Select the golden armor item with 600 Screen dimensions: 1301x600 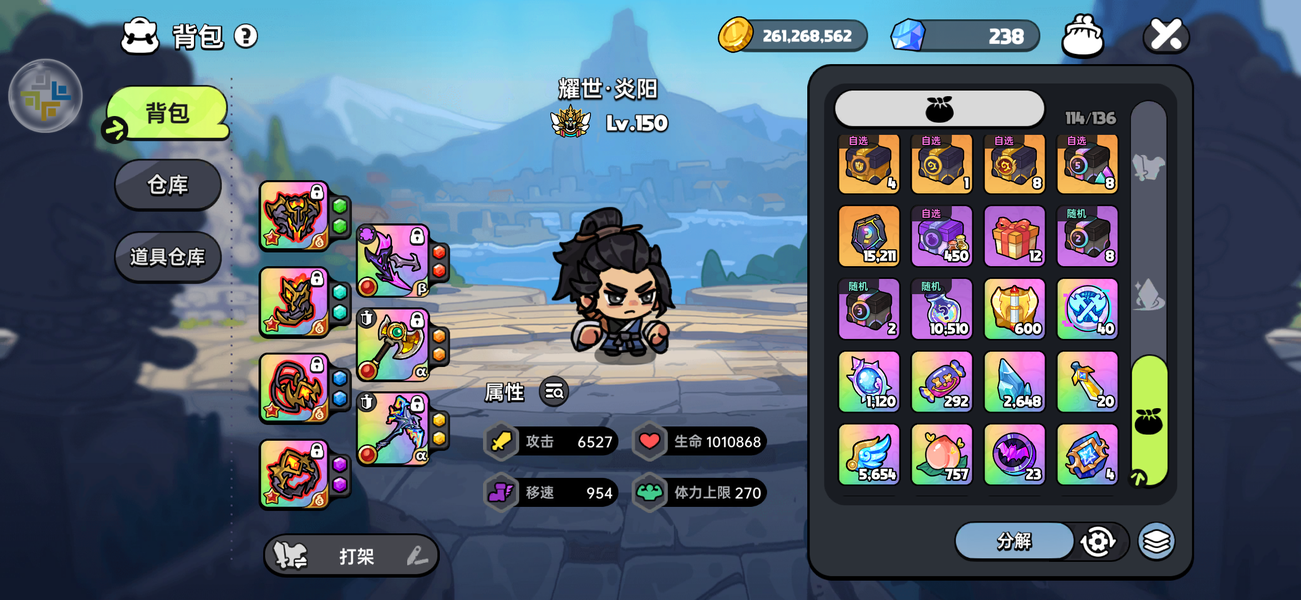[1014, 309]
